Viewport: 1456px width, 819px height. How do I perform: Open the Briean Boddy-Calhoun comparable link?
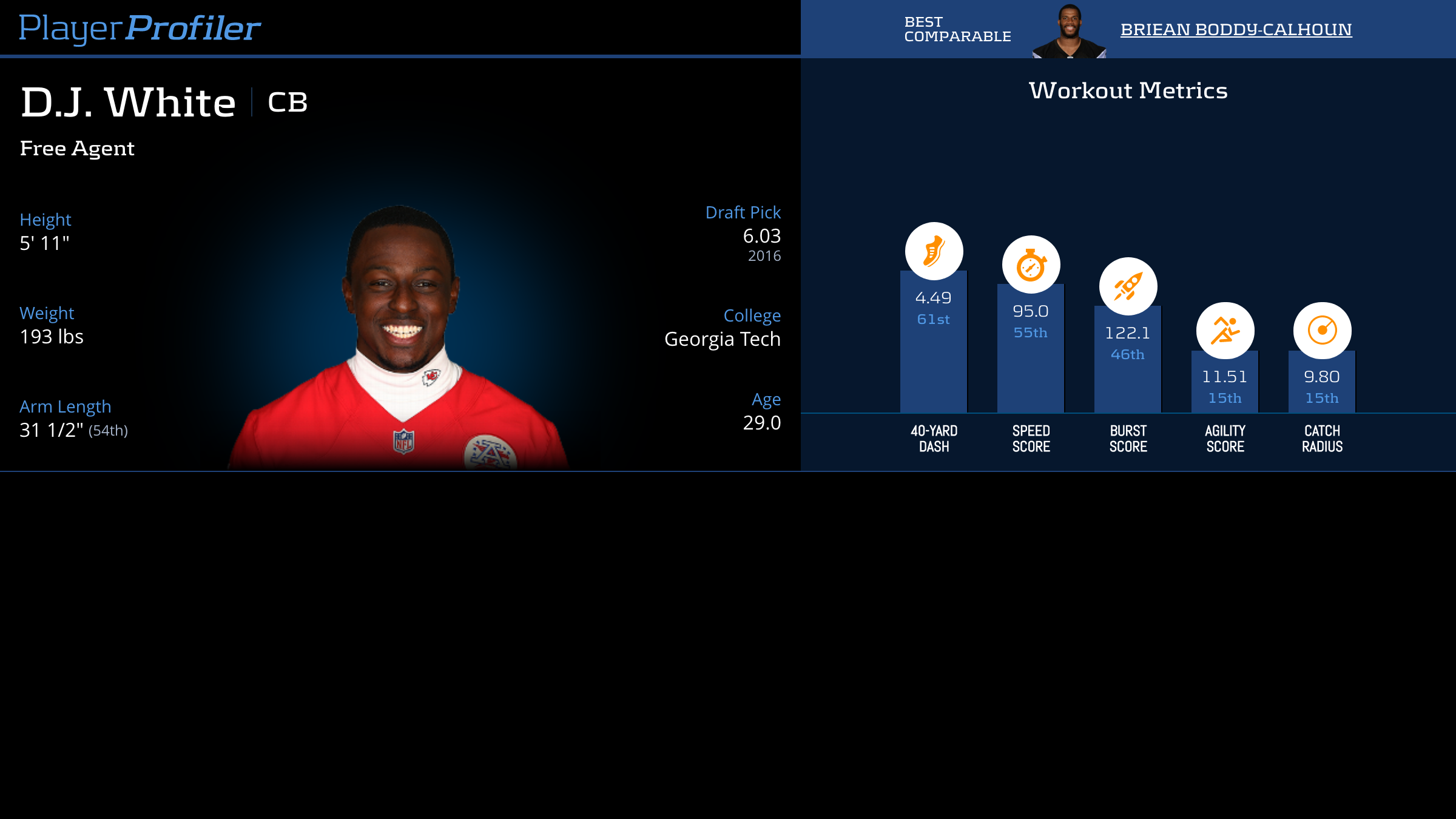pos(1236,29)
